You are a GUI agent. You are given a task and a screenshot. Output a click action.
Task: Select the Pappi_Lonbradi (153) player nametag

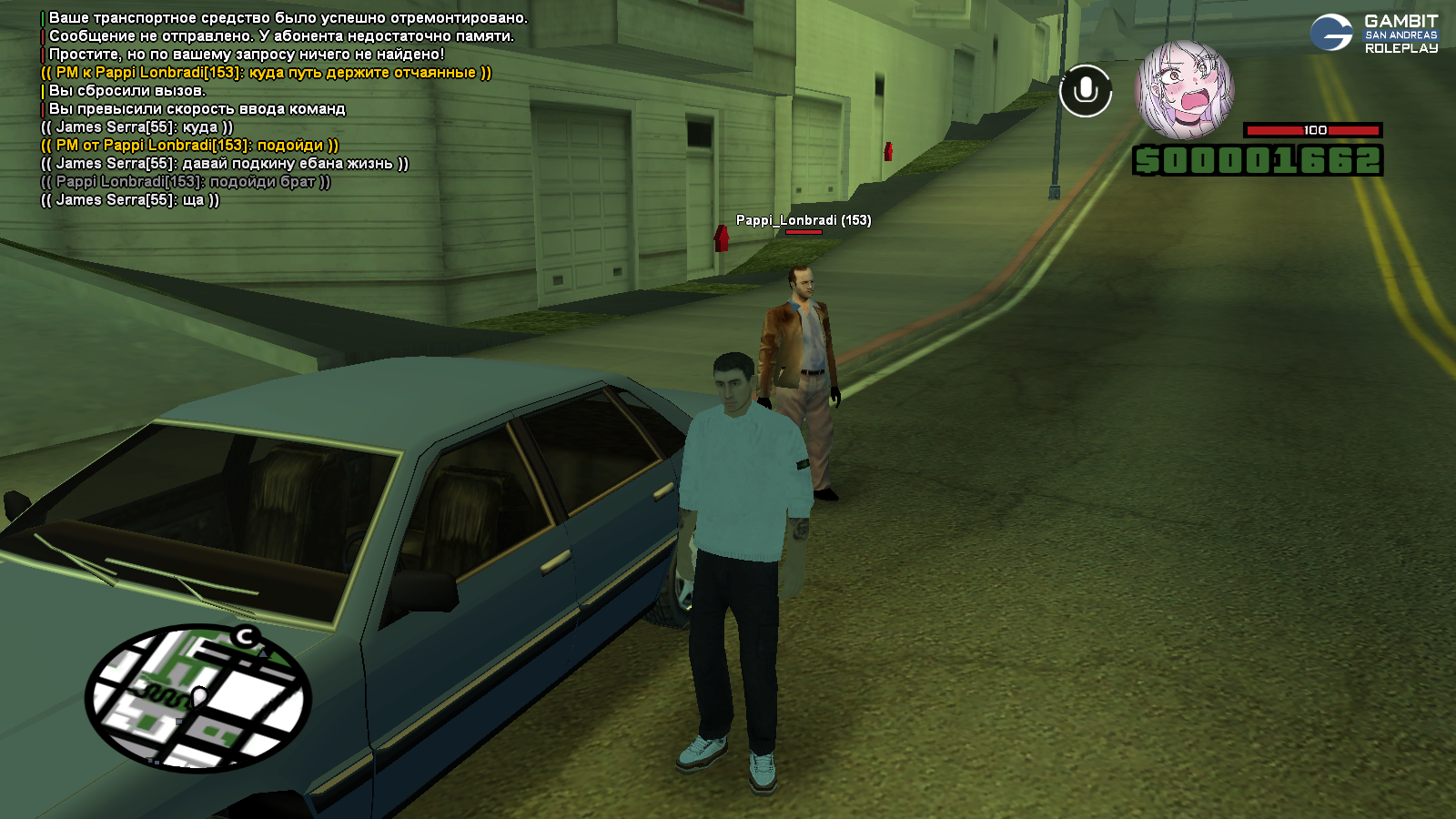click(x=803, y=220)
